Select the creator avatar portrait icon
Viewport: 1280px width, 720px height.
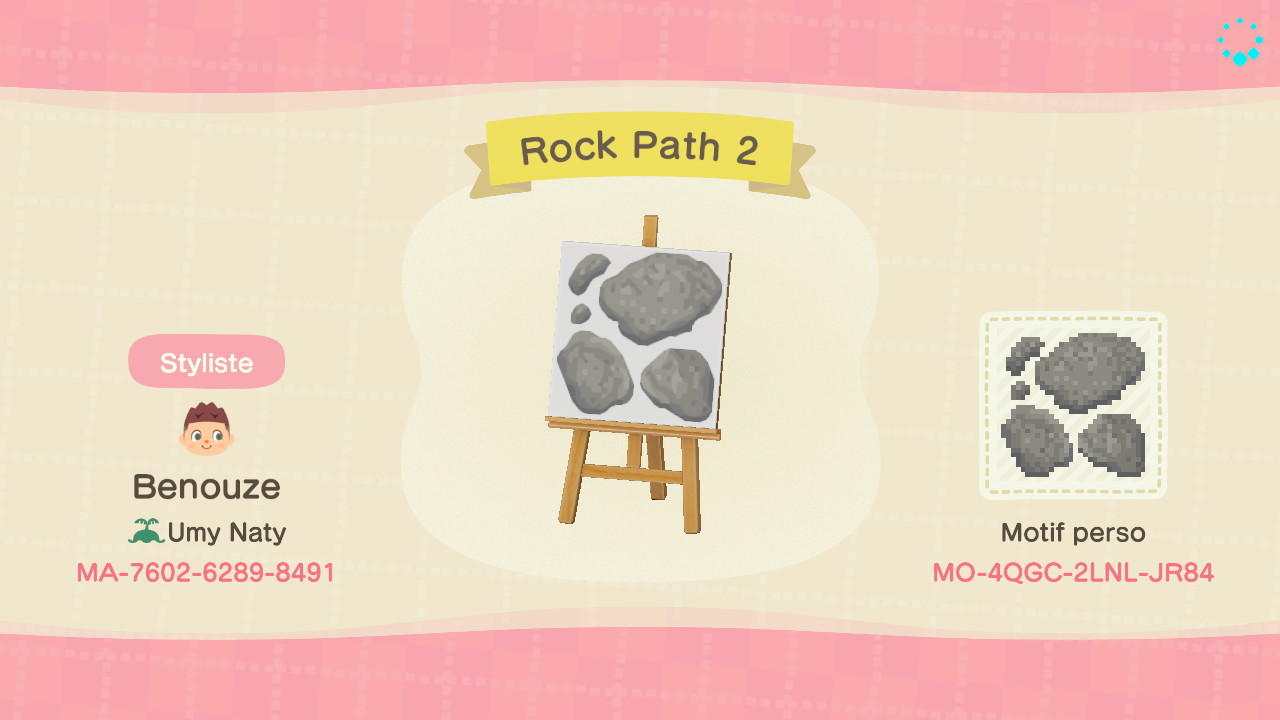pos(206,430)
